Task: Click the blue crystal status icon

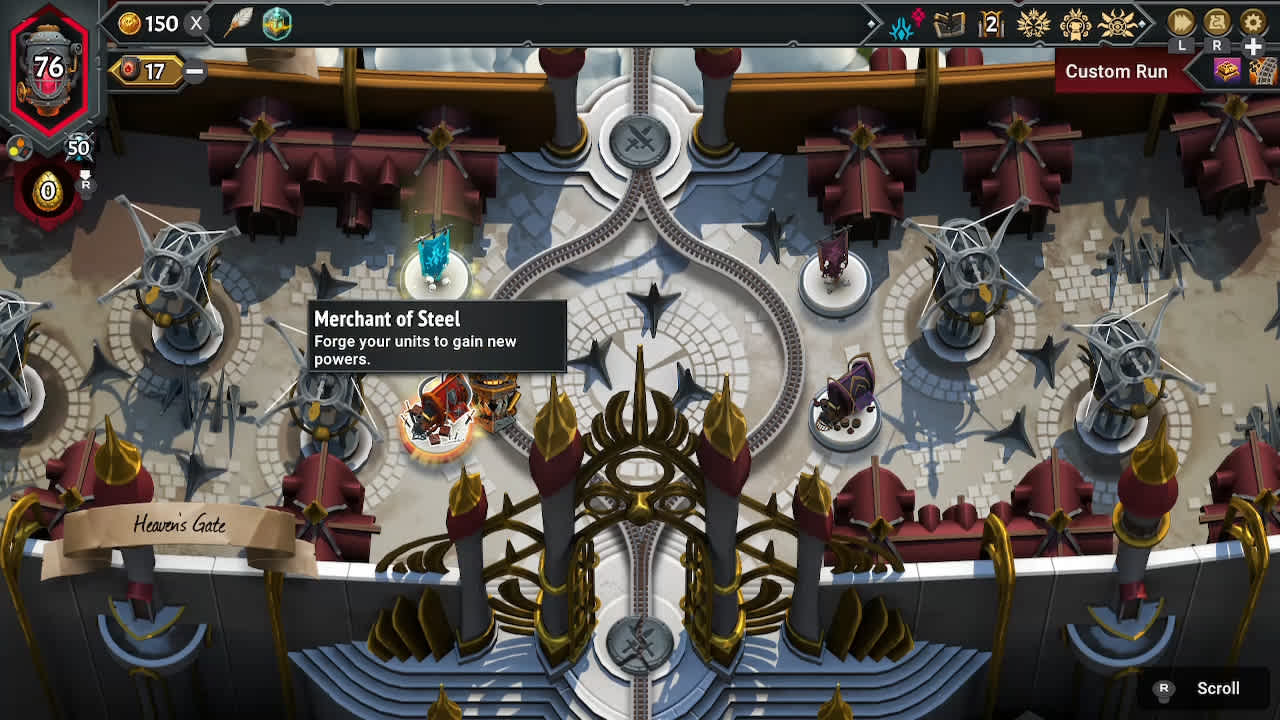Action: (899, 25)
